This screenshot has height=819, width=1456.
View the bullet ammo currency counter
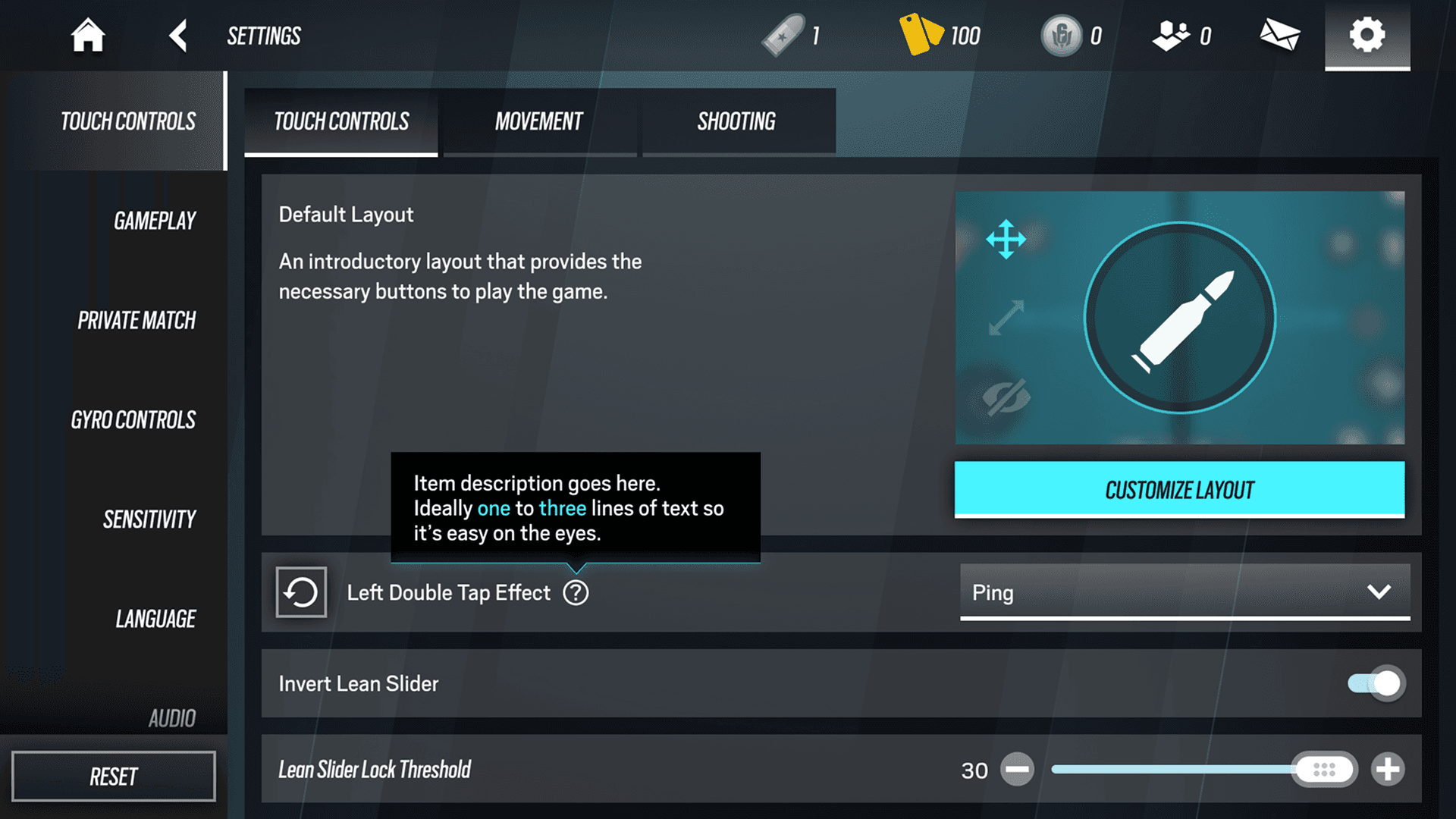point(792,35)
